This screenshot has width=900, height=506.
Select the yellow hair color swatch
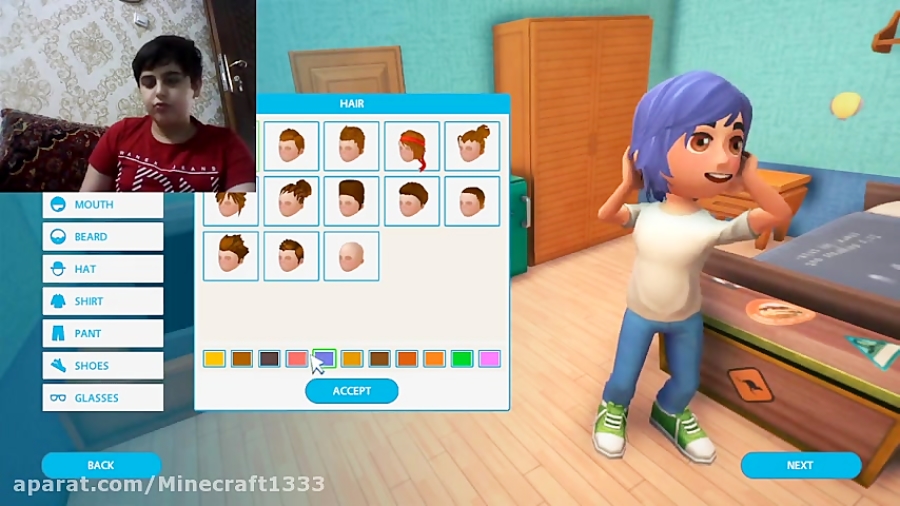(214, 358)
